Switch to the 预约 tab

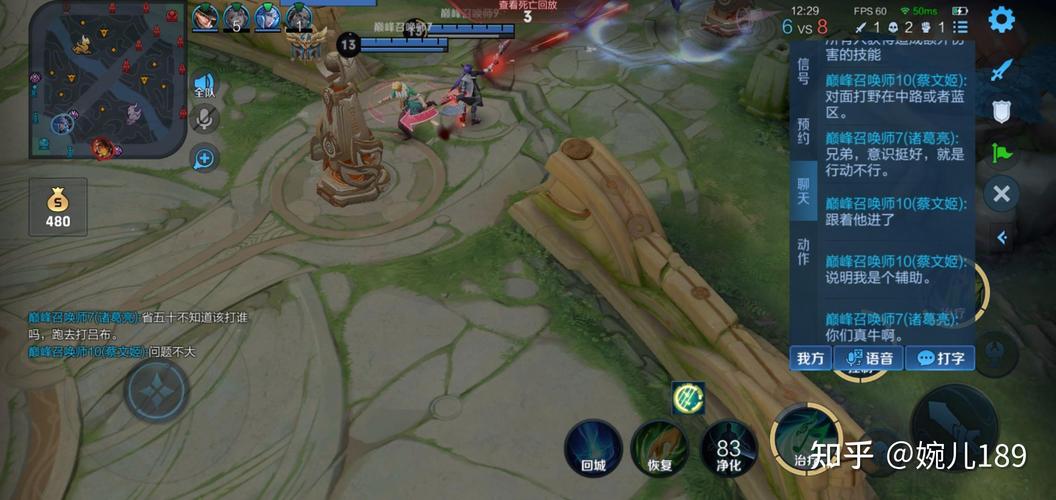coord(803,130)
